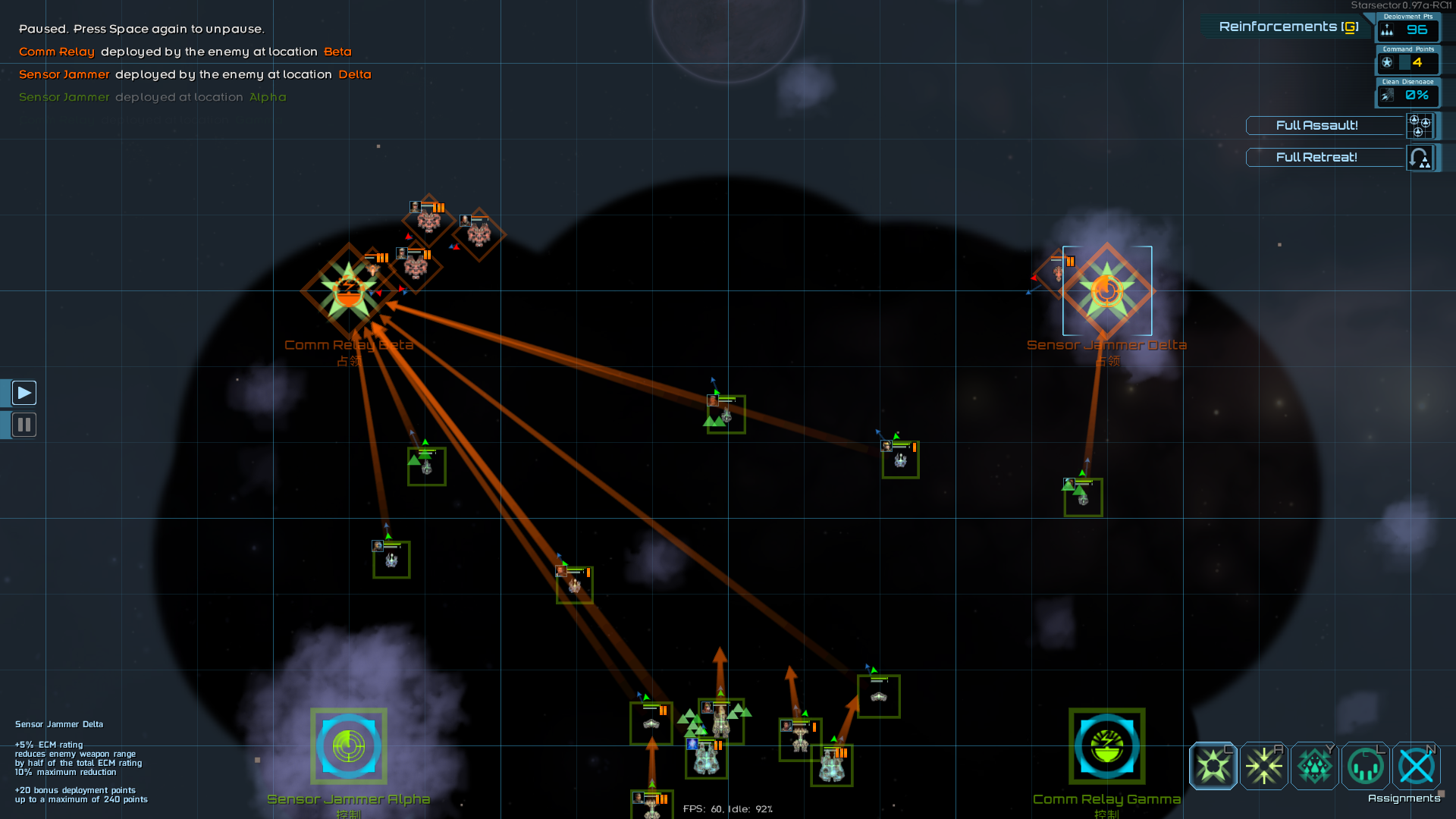Click the Comm Relay Gamma objective icon
The width and height of the screenshot is (1456, 819).
click(x=1106, y=746)
